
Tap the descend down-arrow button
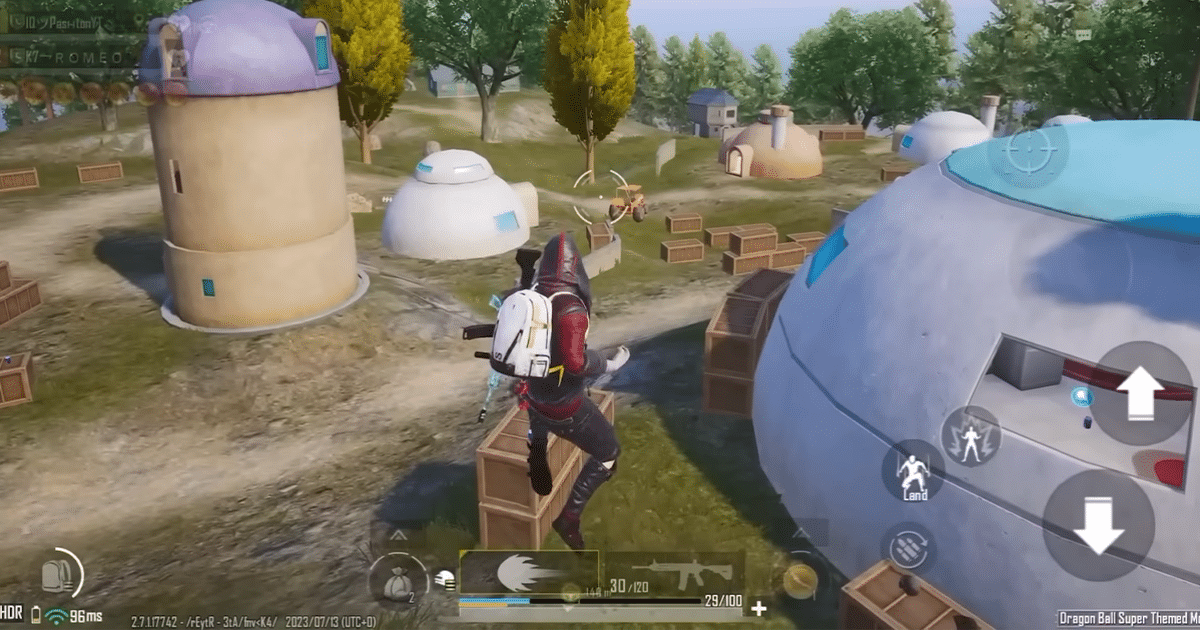pyautogui.click(x=1098, y=526)
